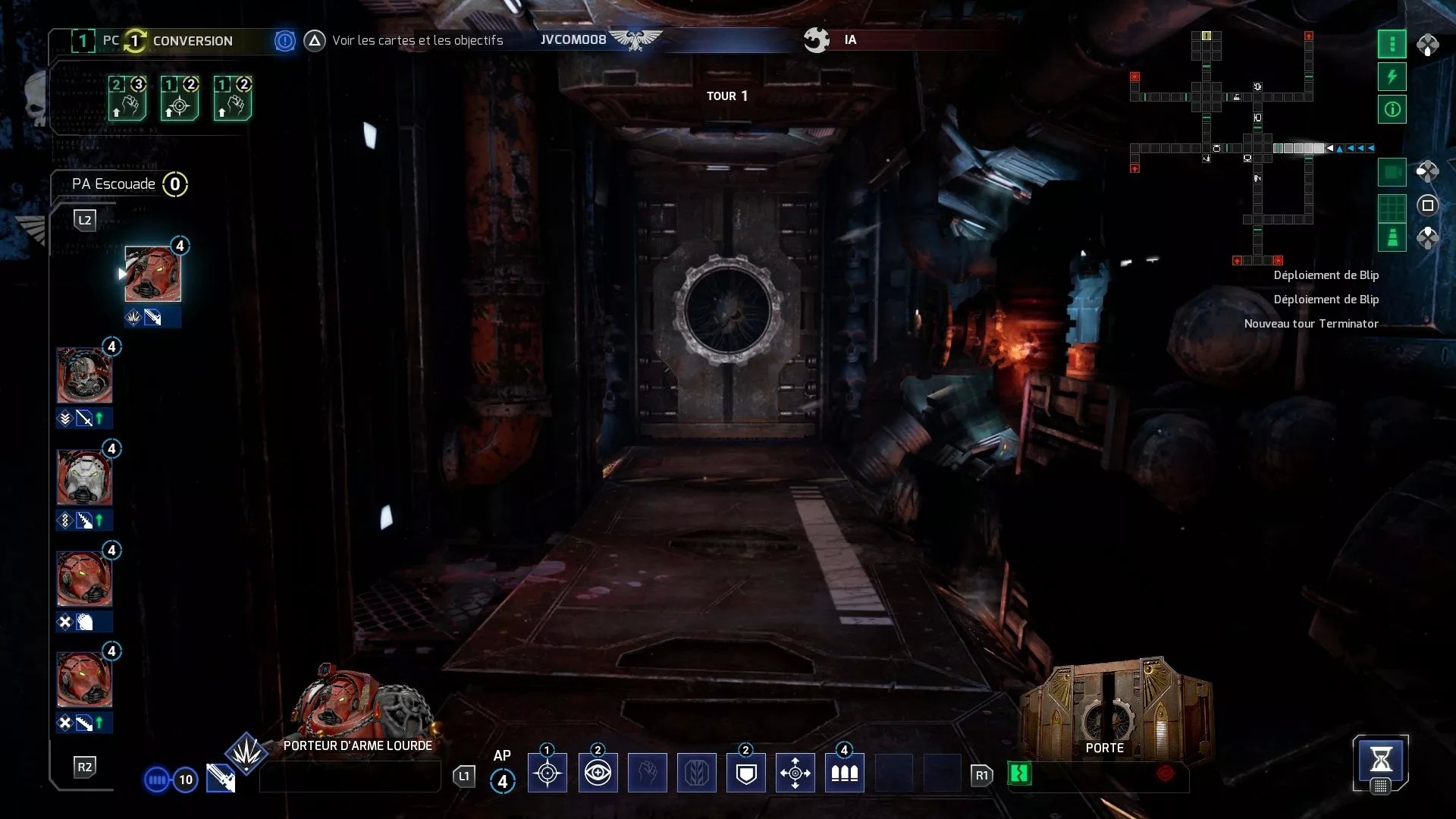Viewport: 1456px width, 819px height.
Task: Click the movement arrows action icon
Action: (795, 772)
